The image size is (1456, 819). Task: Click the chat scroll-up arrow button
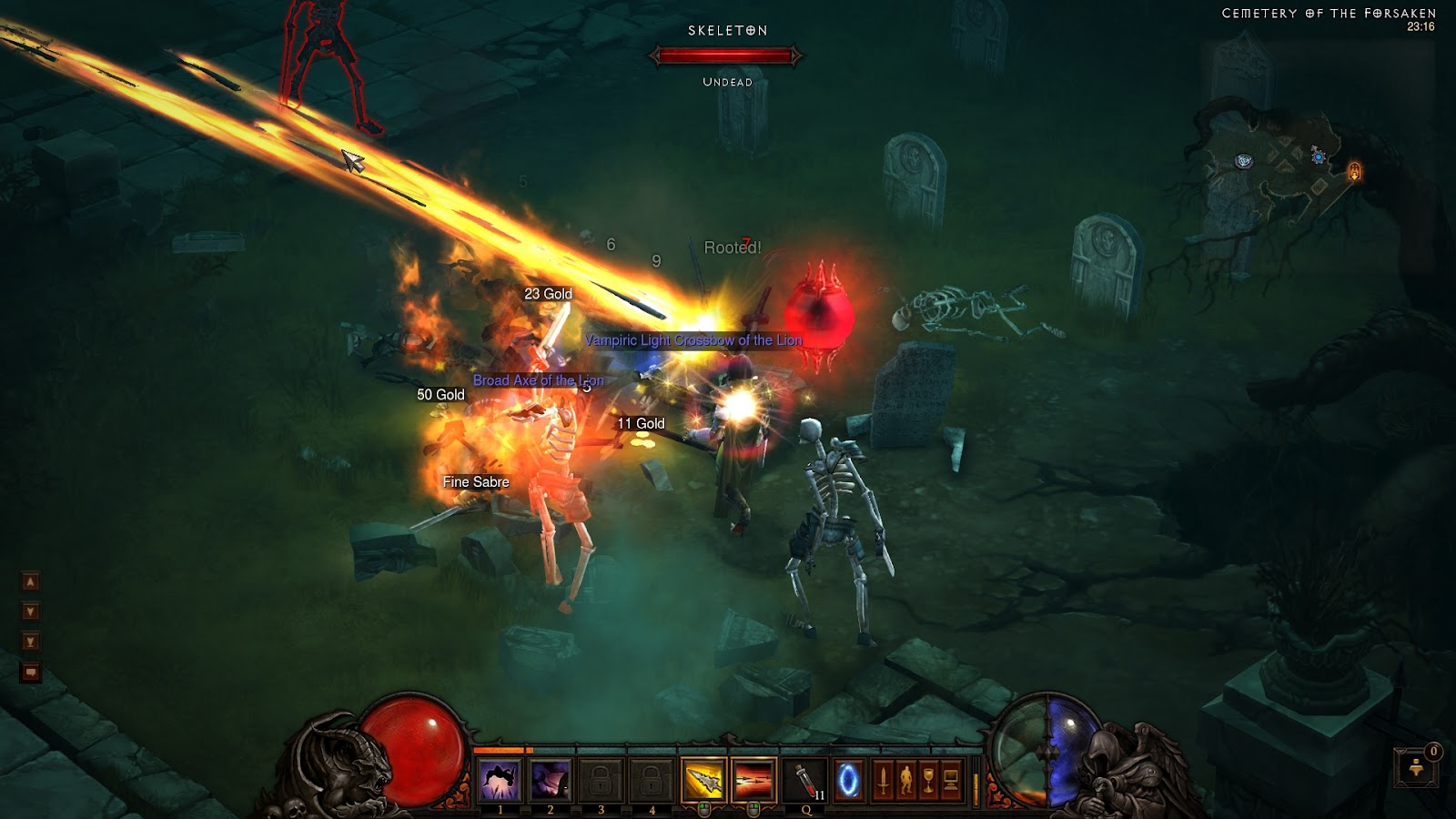tap(30, 581)
